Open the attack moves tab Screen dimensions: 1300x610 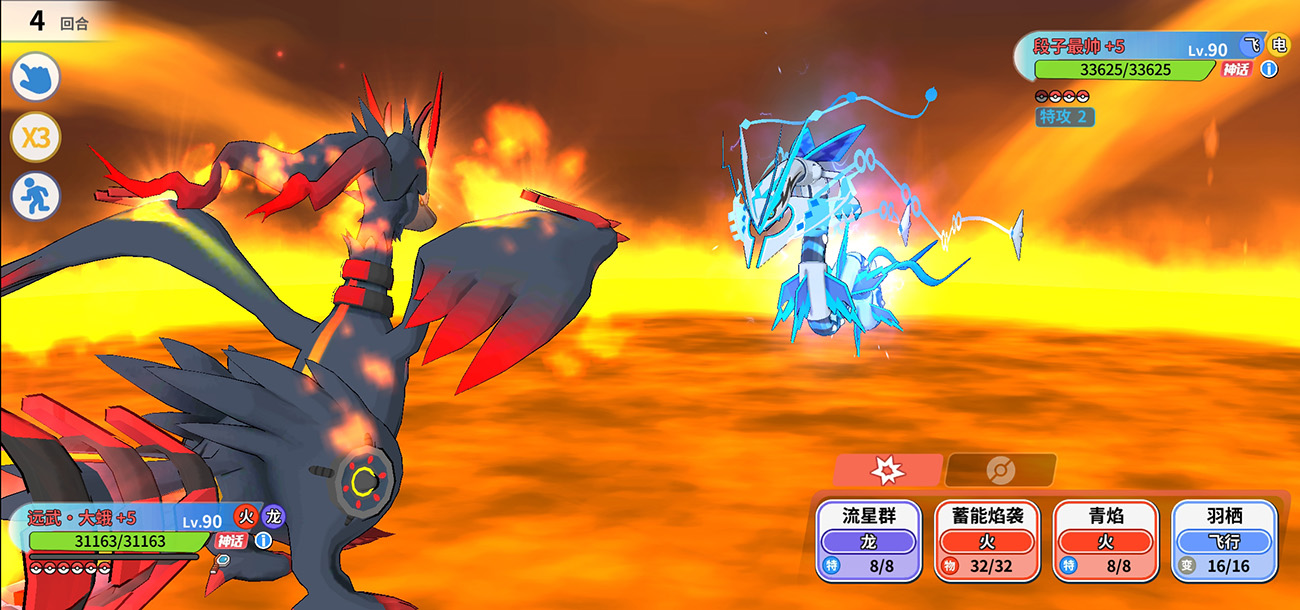point(887,470)
